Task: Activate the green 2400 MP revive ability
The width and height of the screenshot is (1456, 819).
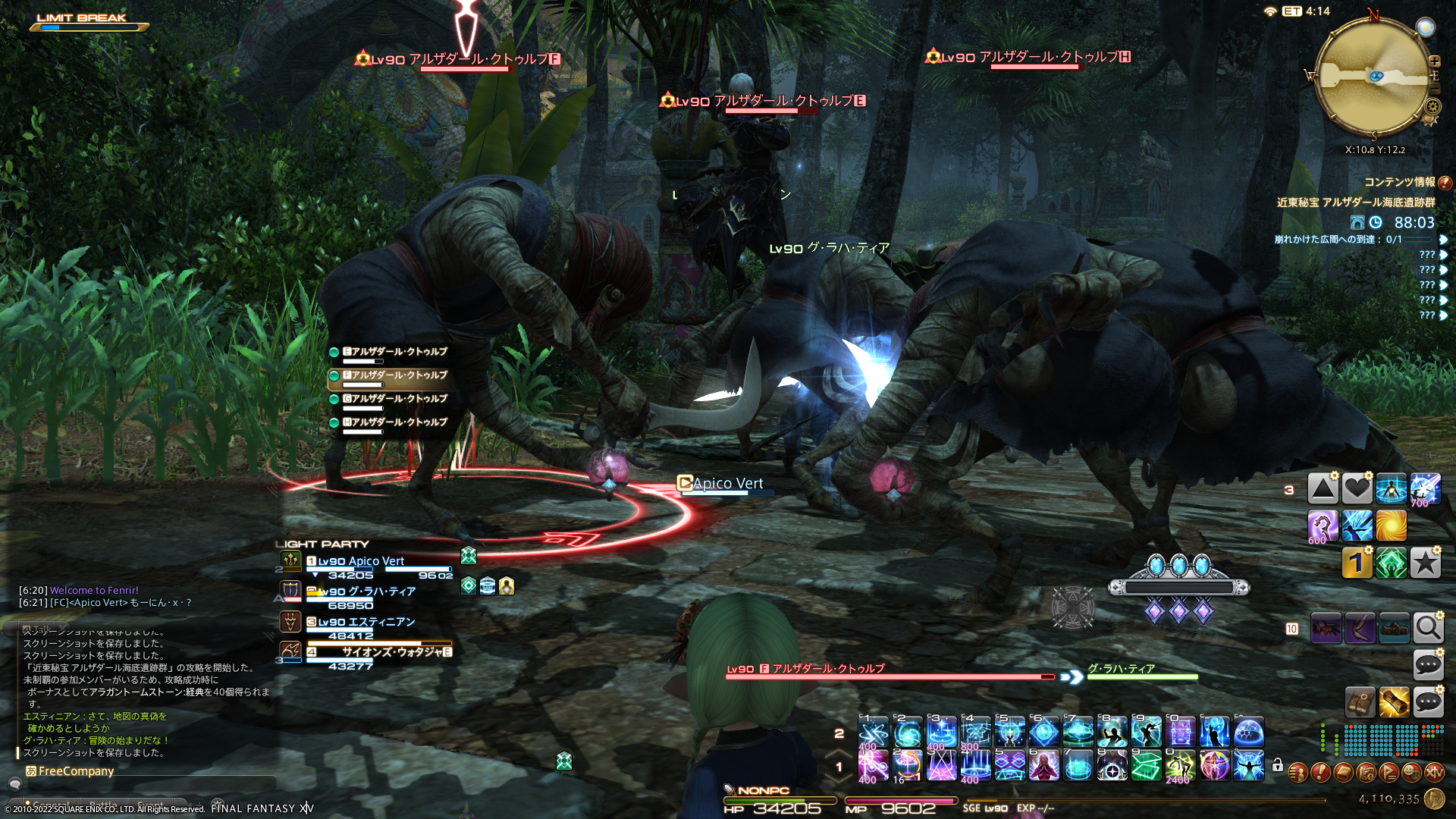Action: pyautogui.click(x=1180, y=766)
